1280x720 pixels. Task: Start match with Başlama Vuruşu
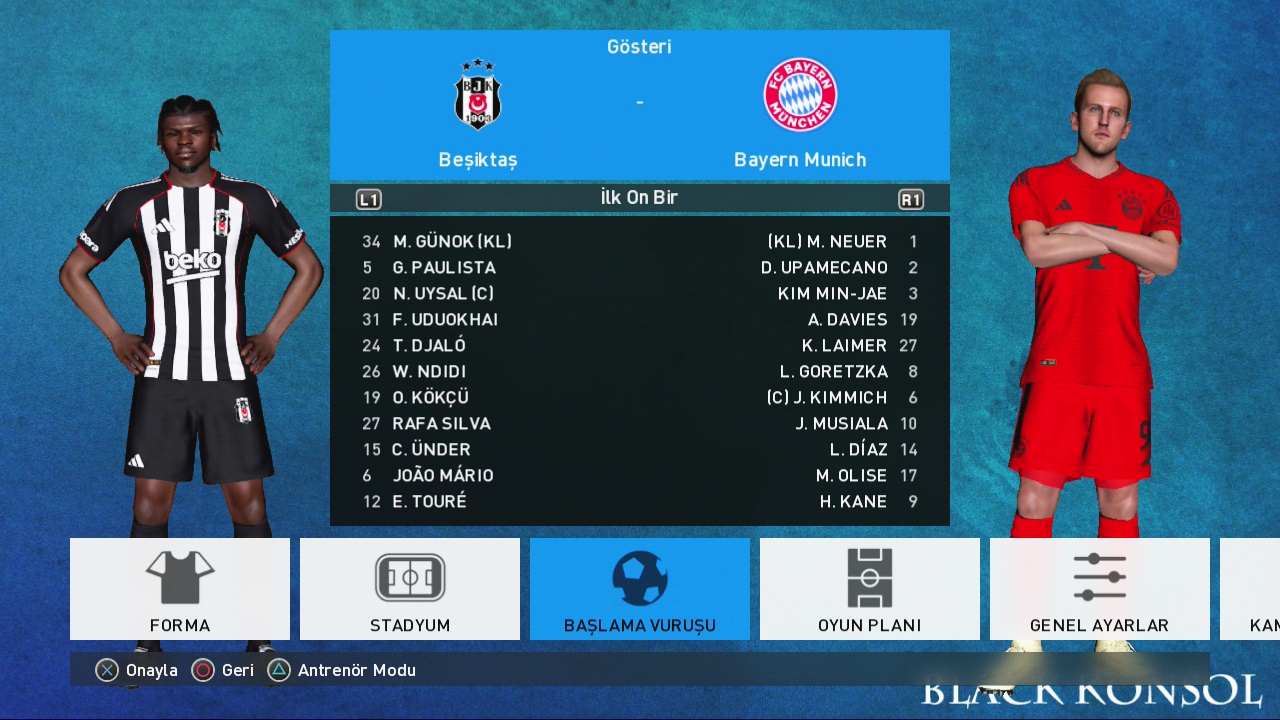640,589
